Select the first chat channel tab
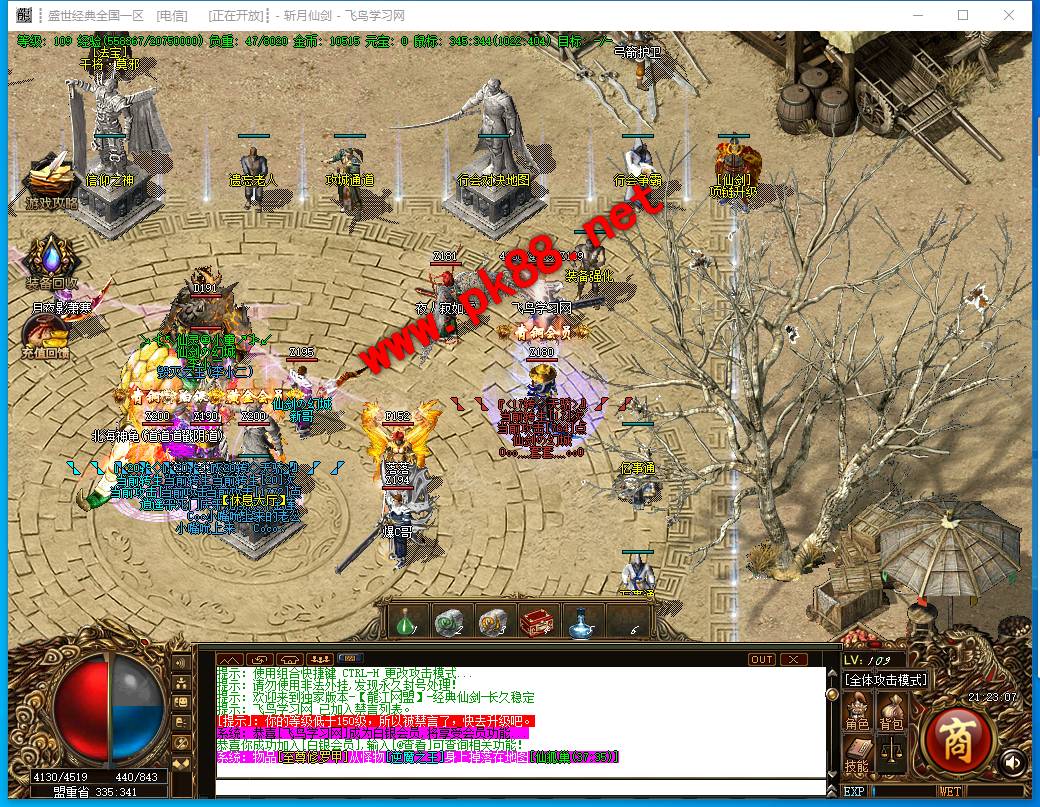 point(230,660)
